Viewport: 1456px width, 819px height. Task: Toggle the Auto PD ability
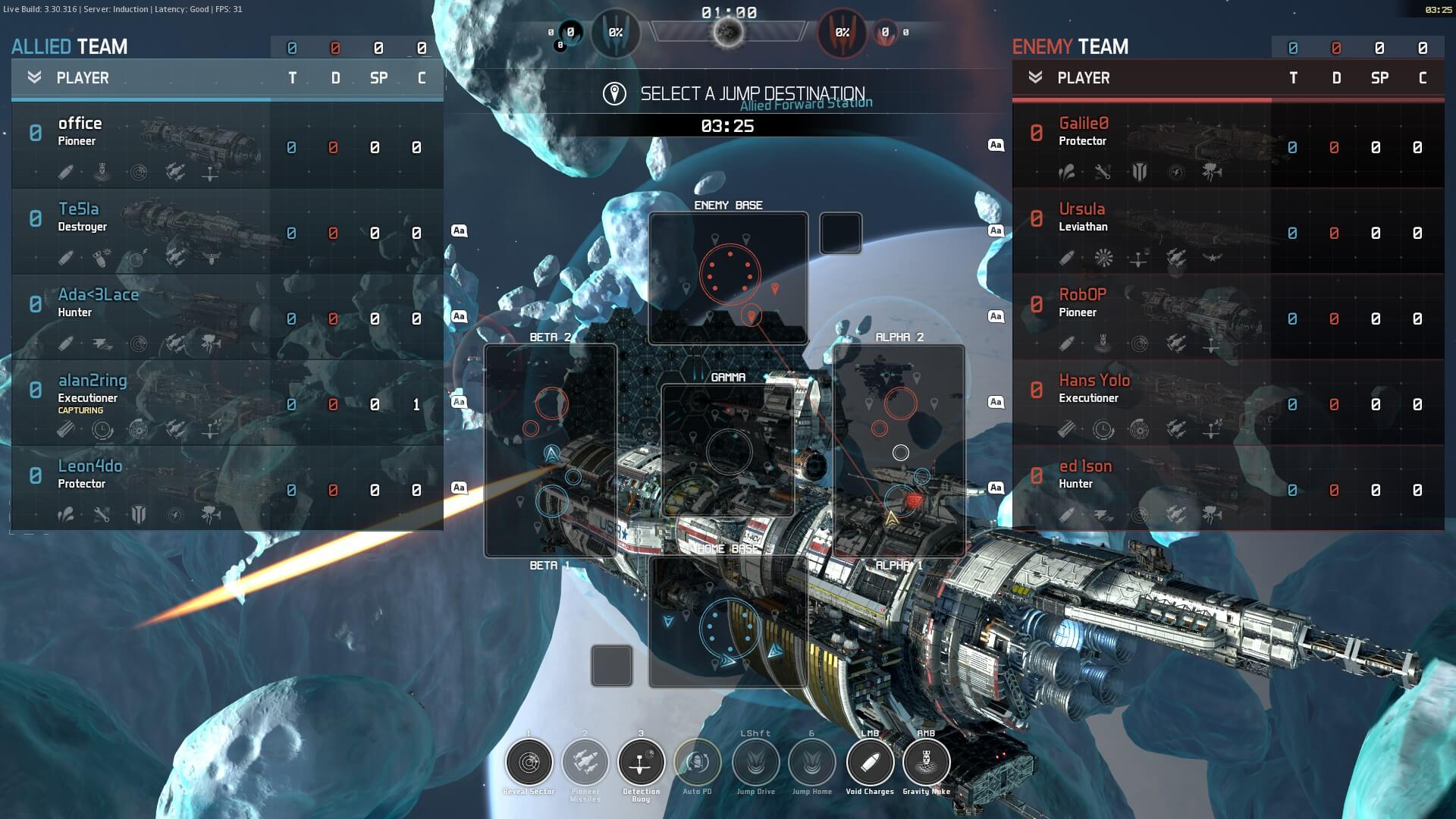coord(698,762)
